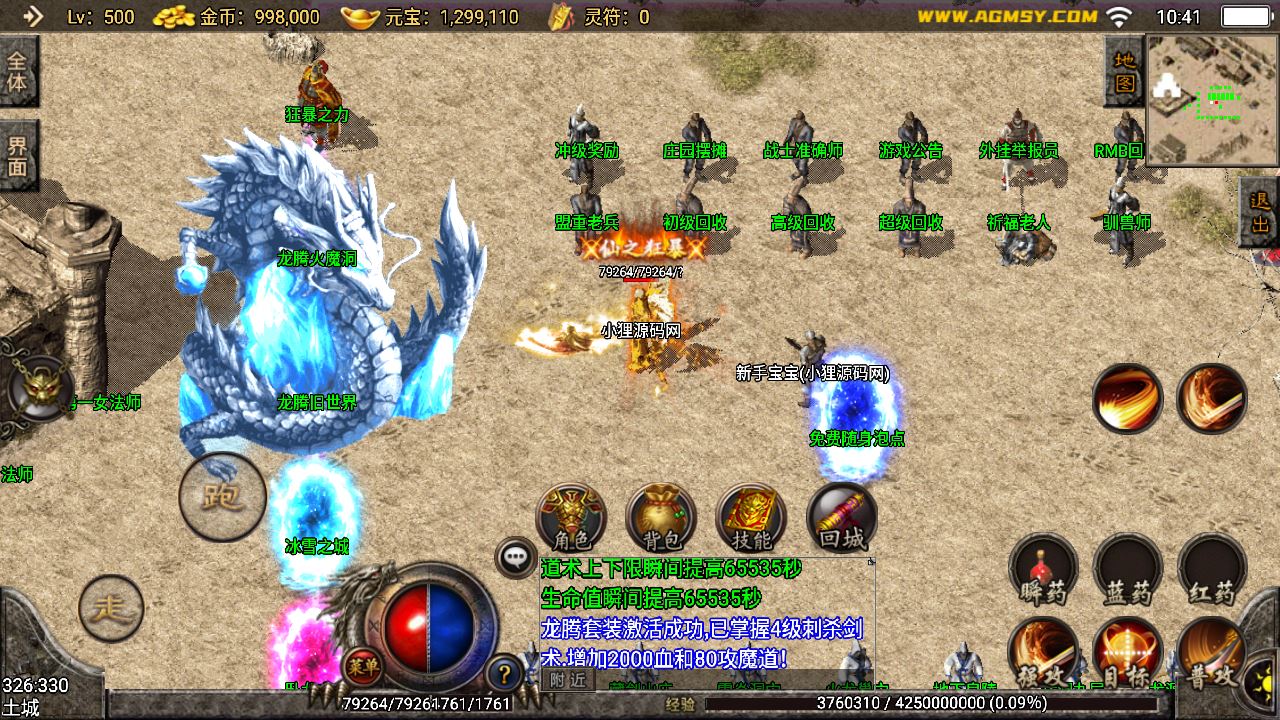The width and height of the screenshot is (1280, 720).
Task: Cast the flaming sword vortex skill
Action: coord(1211,399)
